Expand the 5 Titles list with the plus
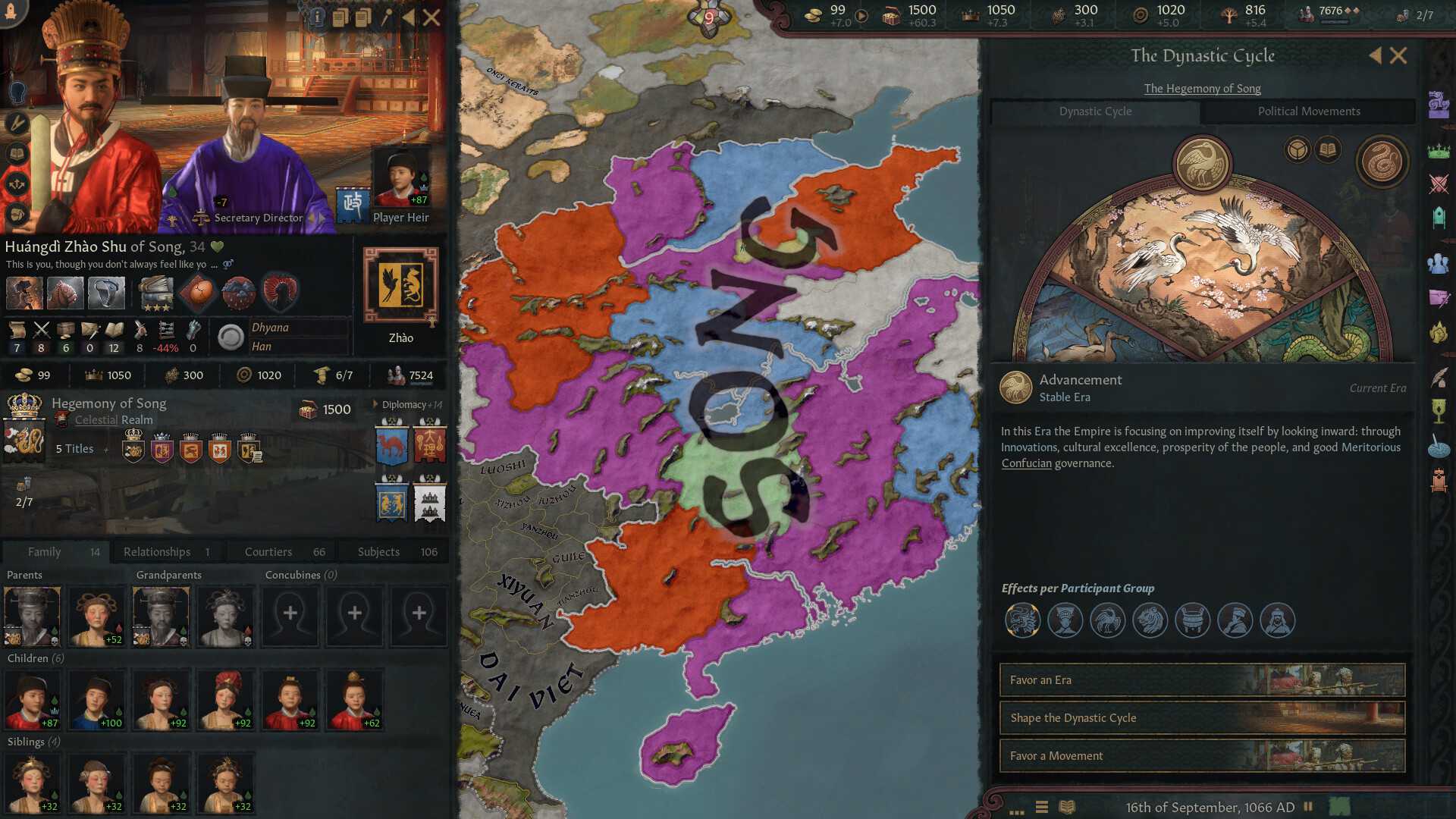The height and width of the screenshot is (819, 1456). pos(106,449)
